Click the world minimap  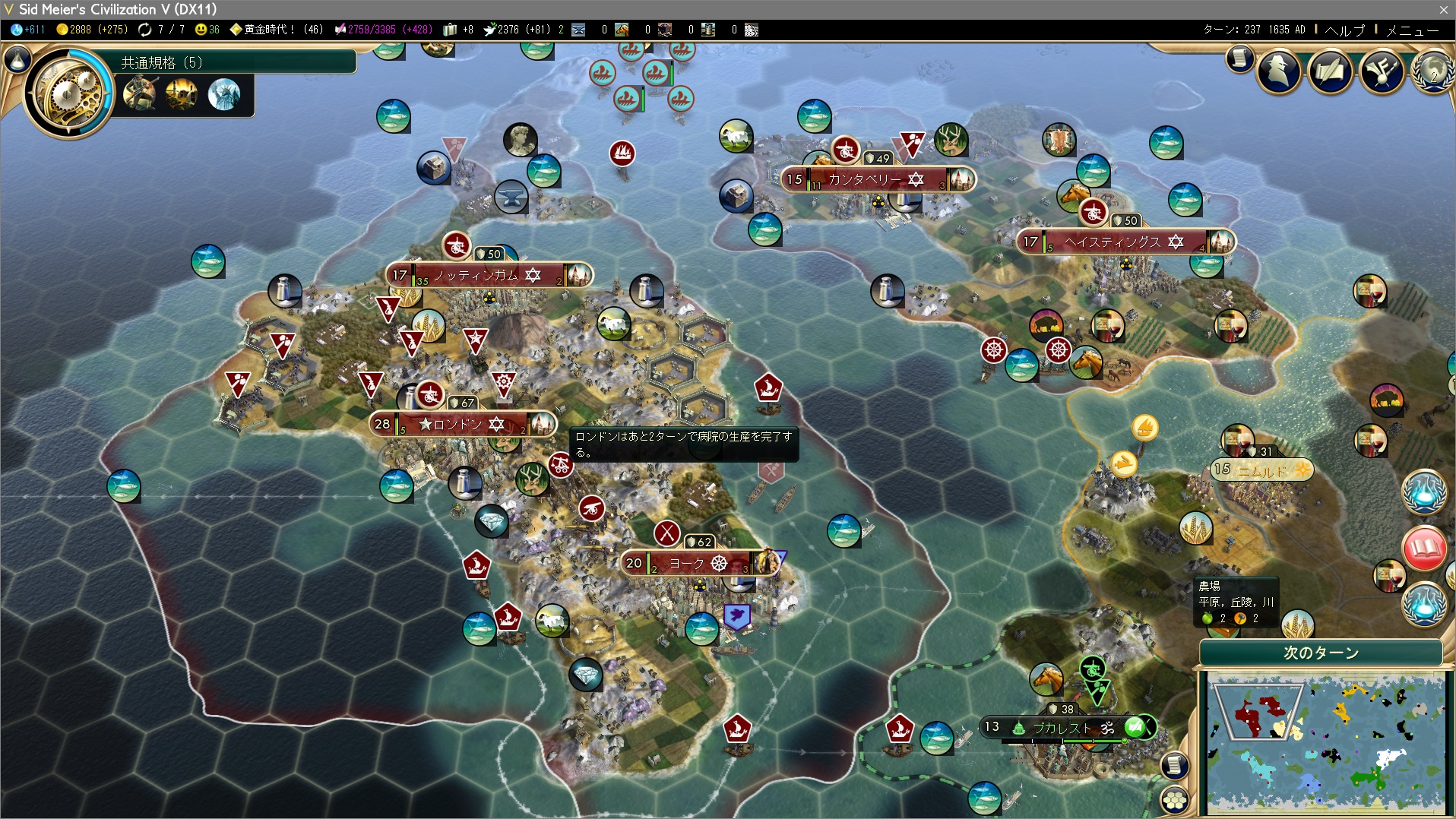[x=1325, y=743]
